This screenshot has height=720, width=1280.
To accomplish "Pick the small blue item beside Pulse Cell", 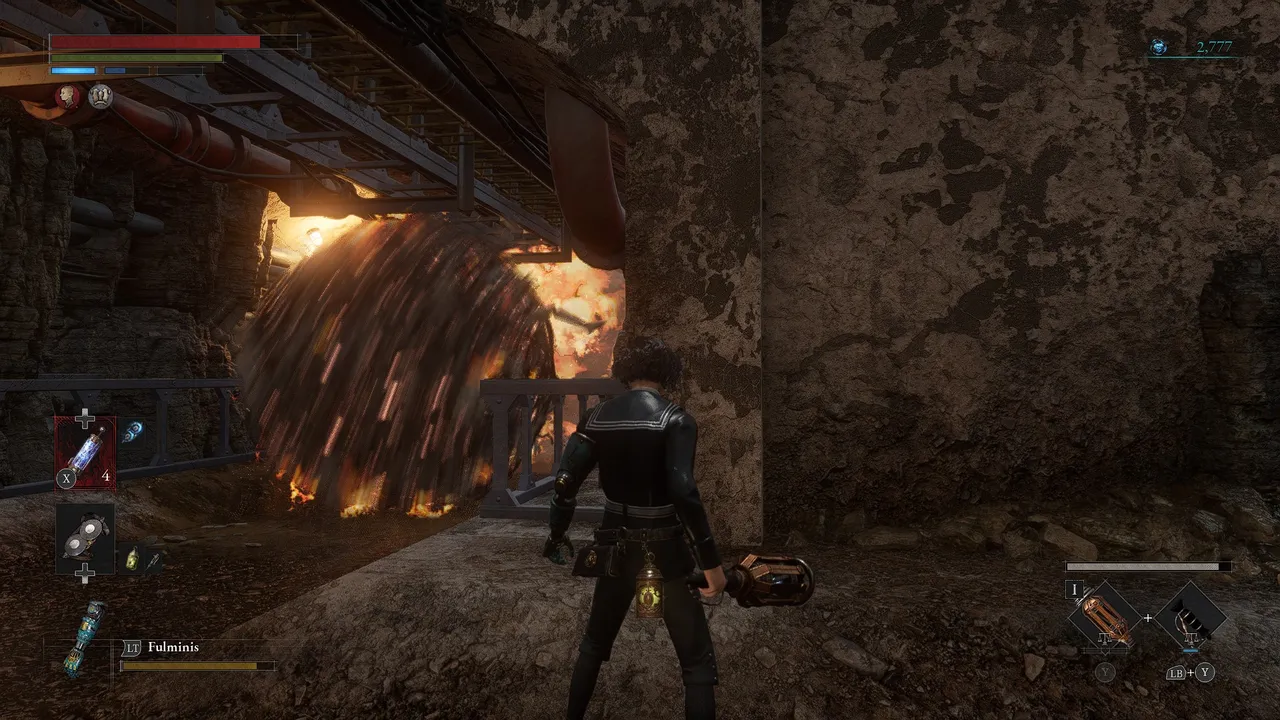I will click(132, 432).
